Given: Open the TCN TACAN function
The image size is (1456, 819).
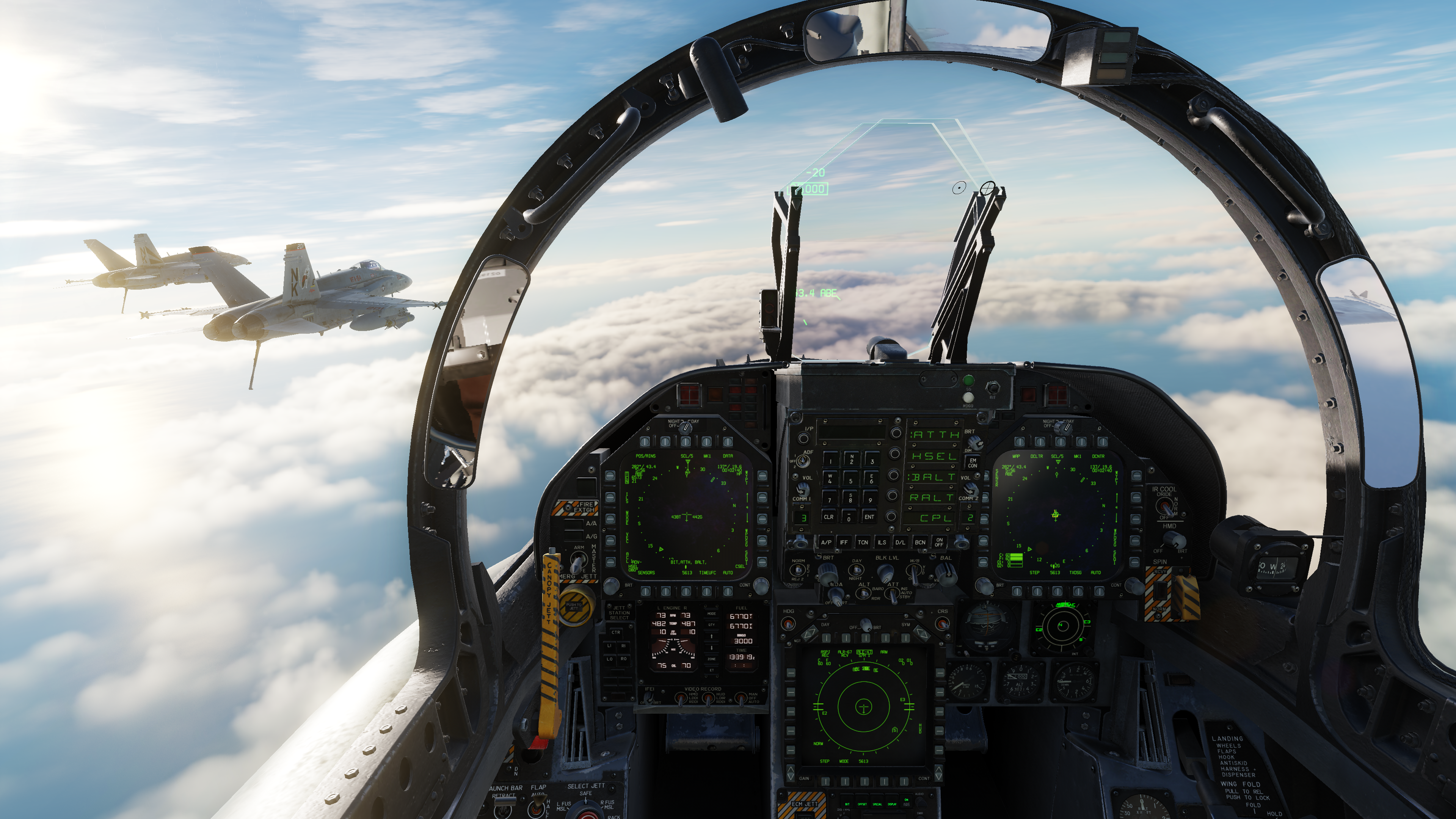Looking at the screenshot, I should click(863, 542).
